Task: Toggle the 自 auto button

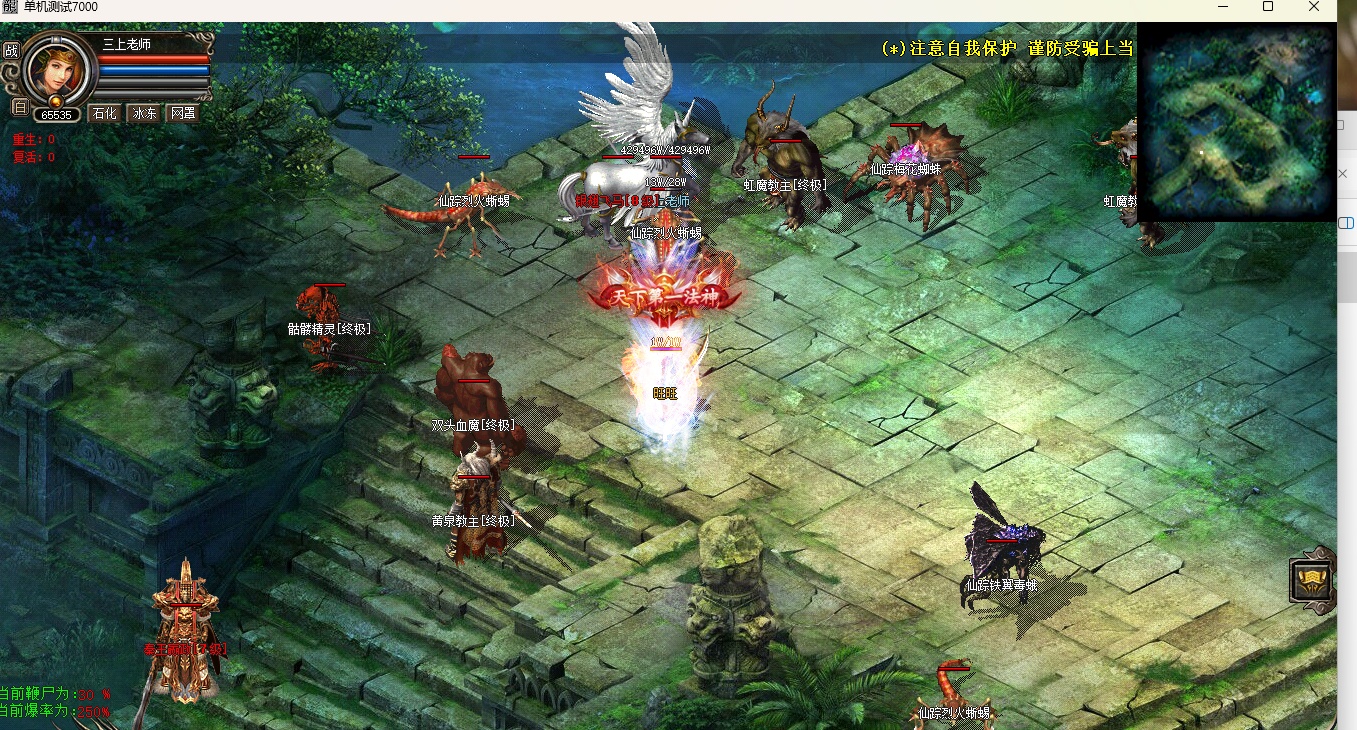Action: (19, 106)
